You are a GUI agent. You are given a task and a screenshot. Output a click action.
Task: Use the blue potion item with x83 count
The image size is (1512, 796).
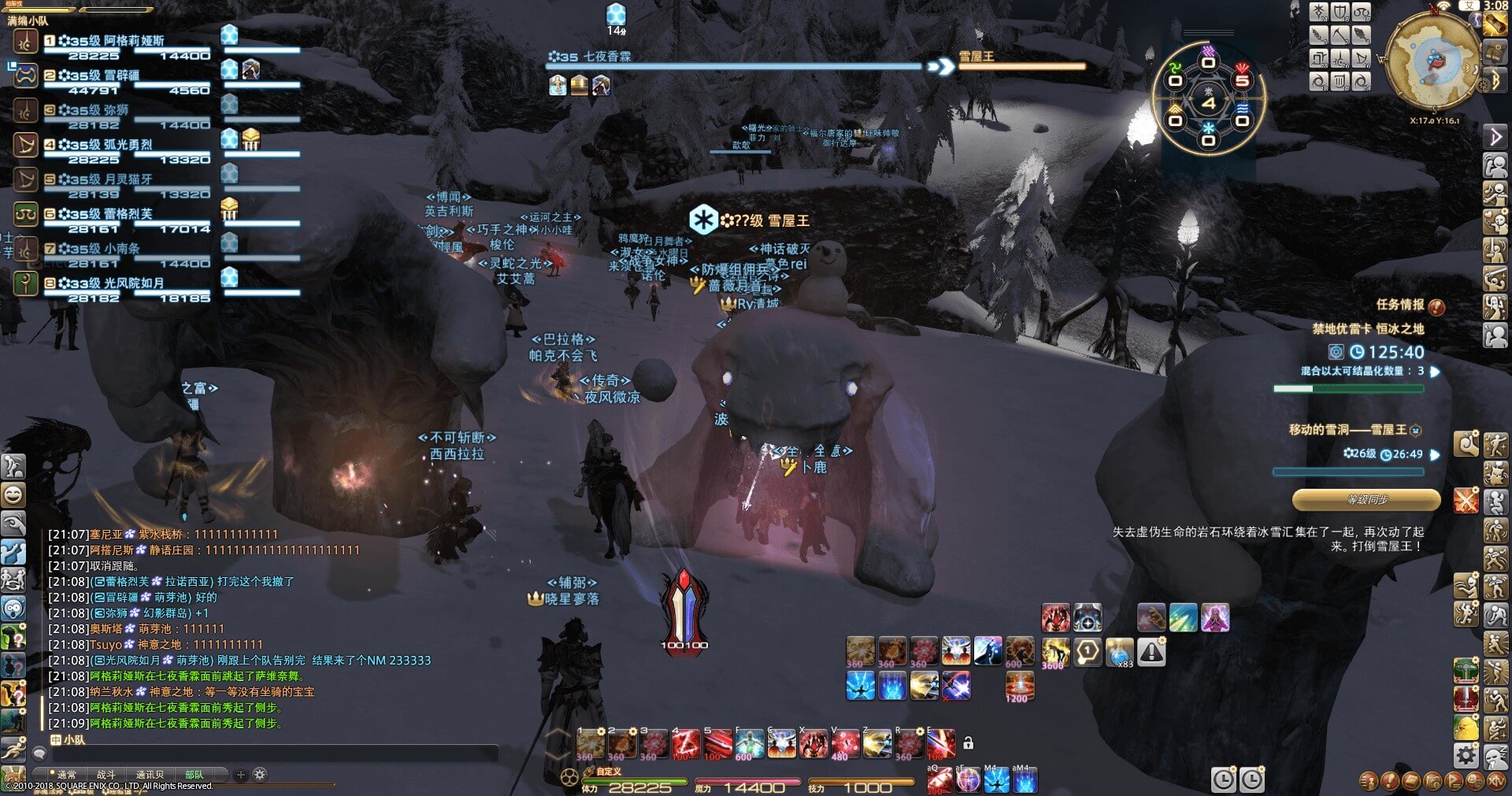[x=1119, y=653]
